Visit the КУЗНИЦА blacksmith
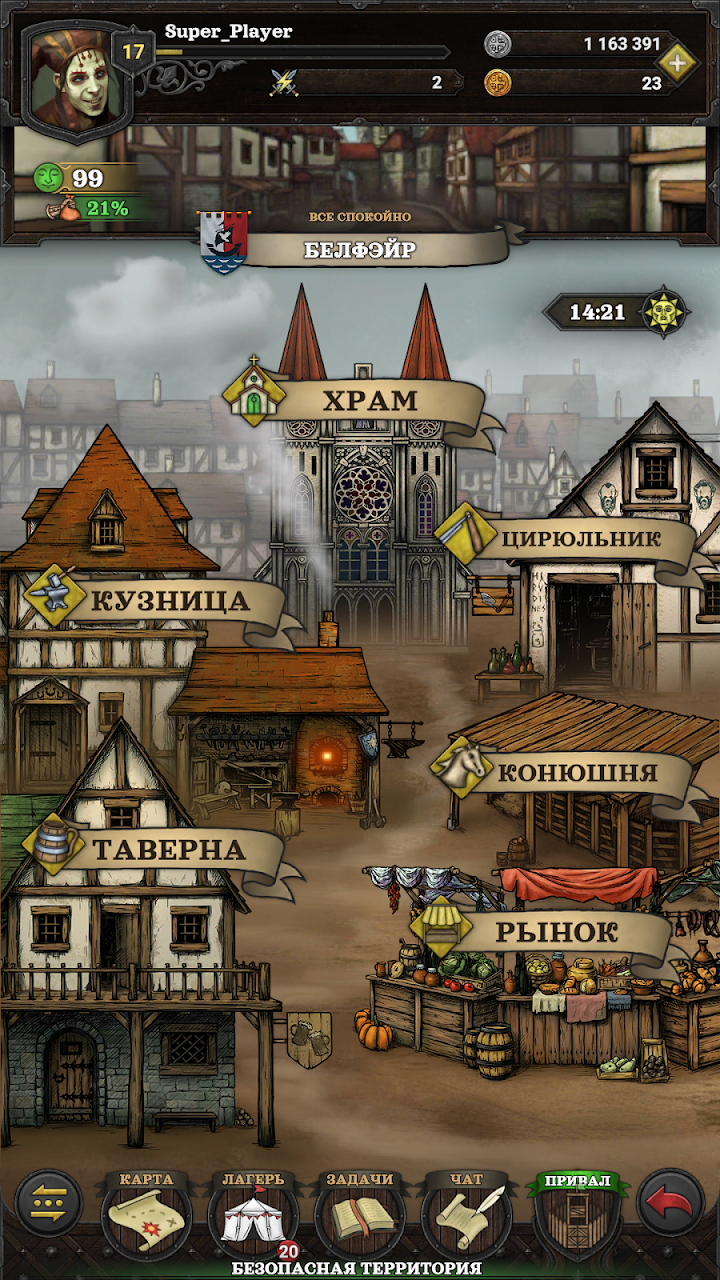Viewport: 720px width, 1280px height. (x=168, y=601)
